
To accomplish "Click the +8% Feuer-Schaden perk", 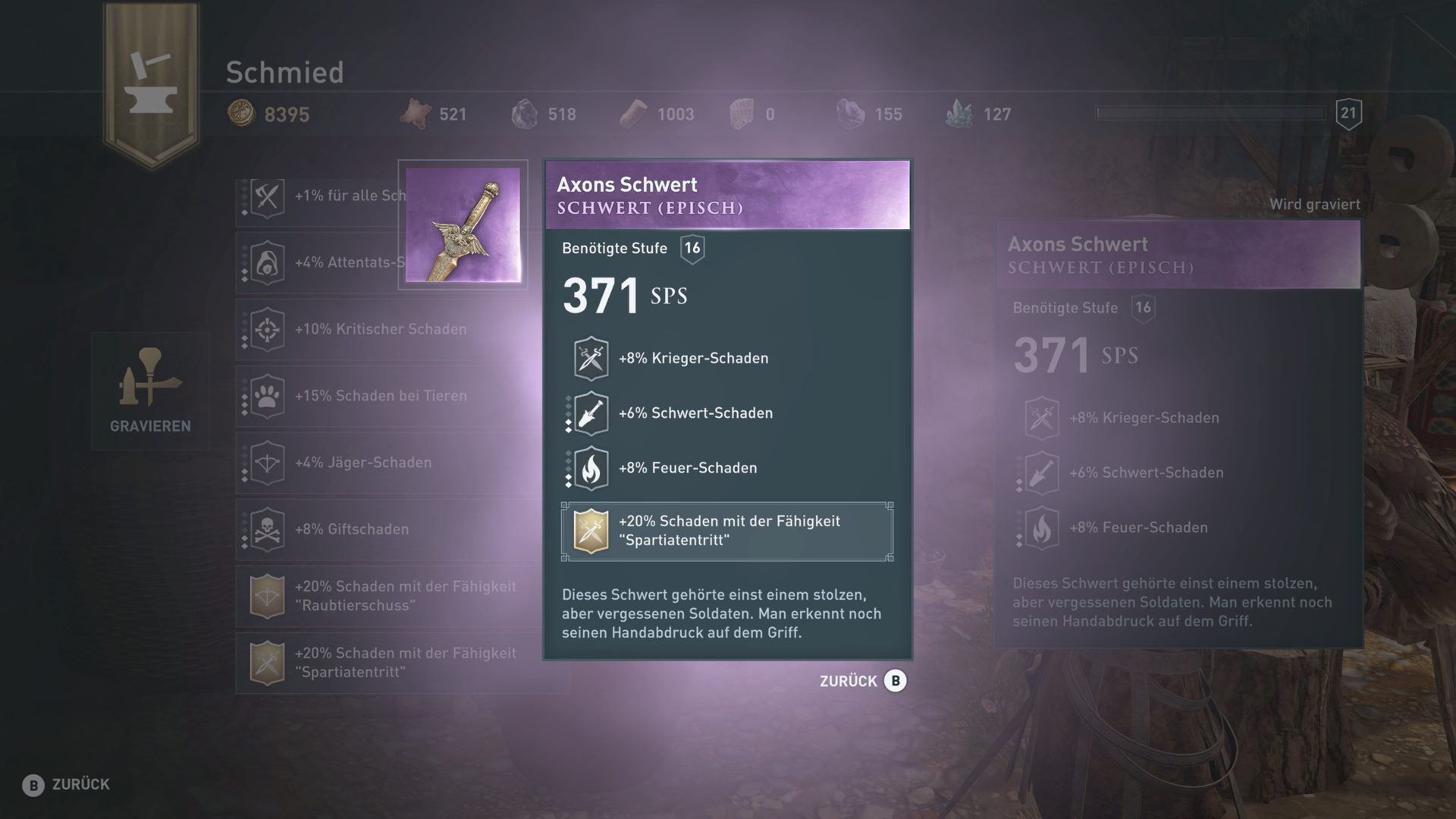I will point(686,468).
